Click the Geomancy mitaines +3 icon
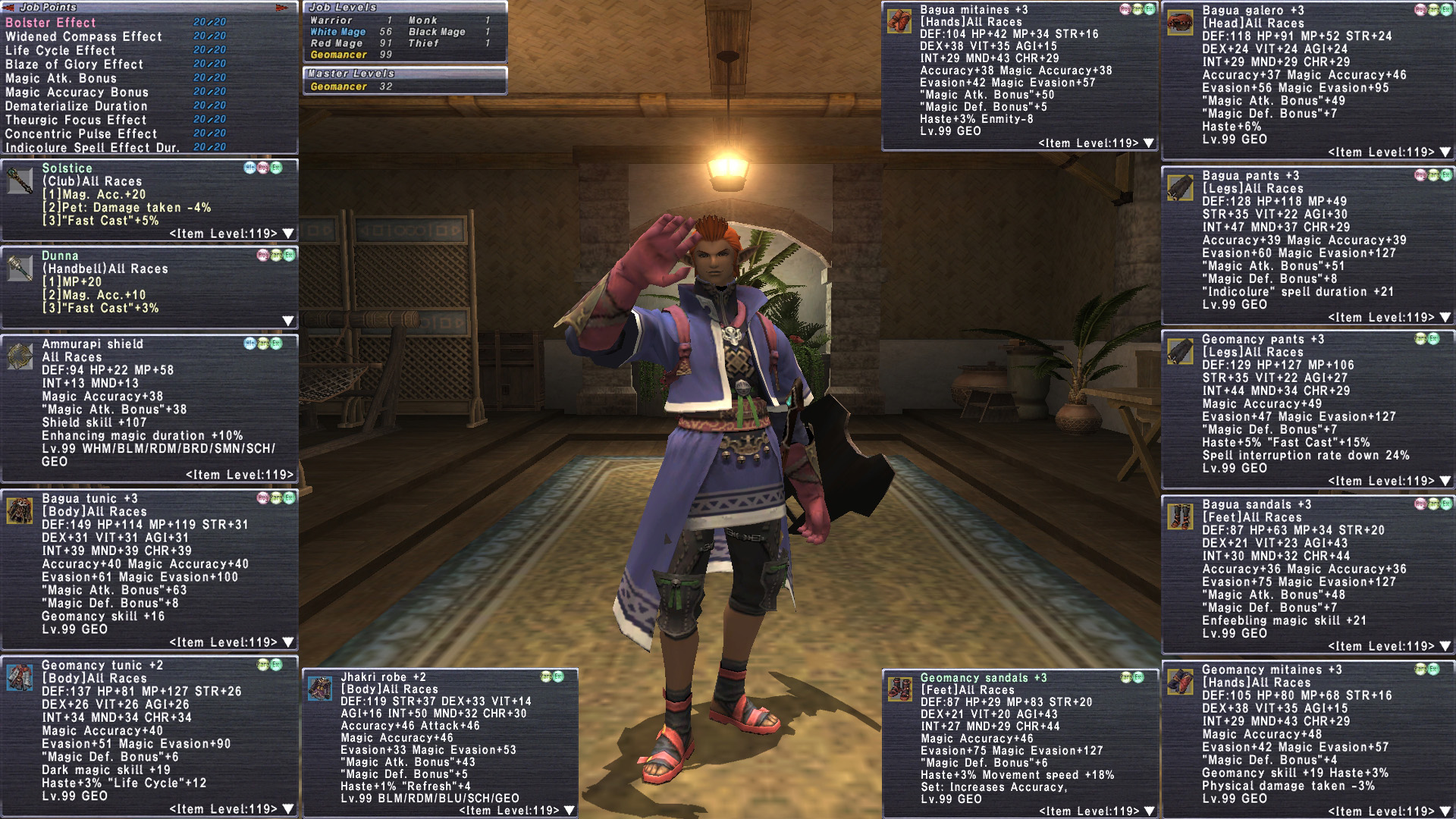Image resolution: width=1456 pixels, height=819 pixels. pyautogui.click(x=1180, y=681)
